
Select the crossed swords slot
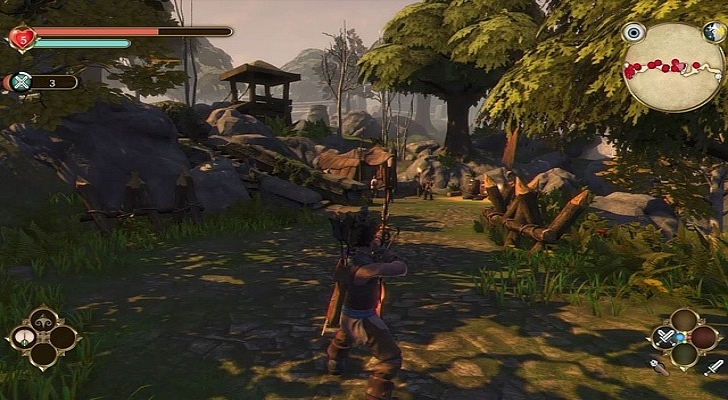pyautogui.click(x=664, y=337)
